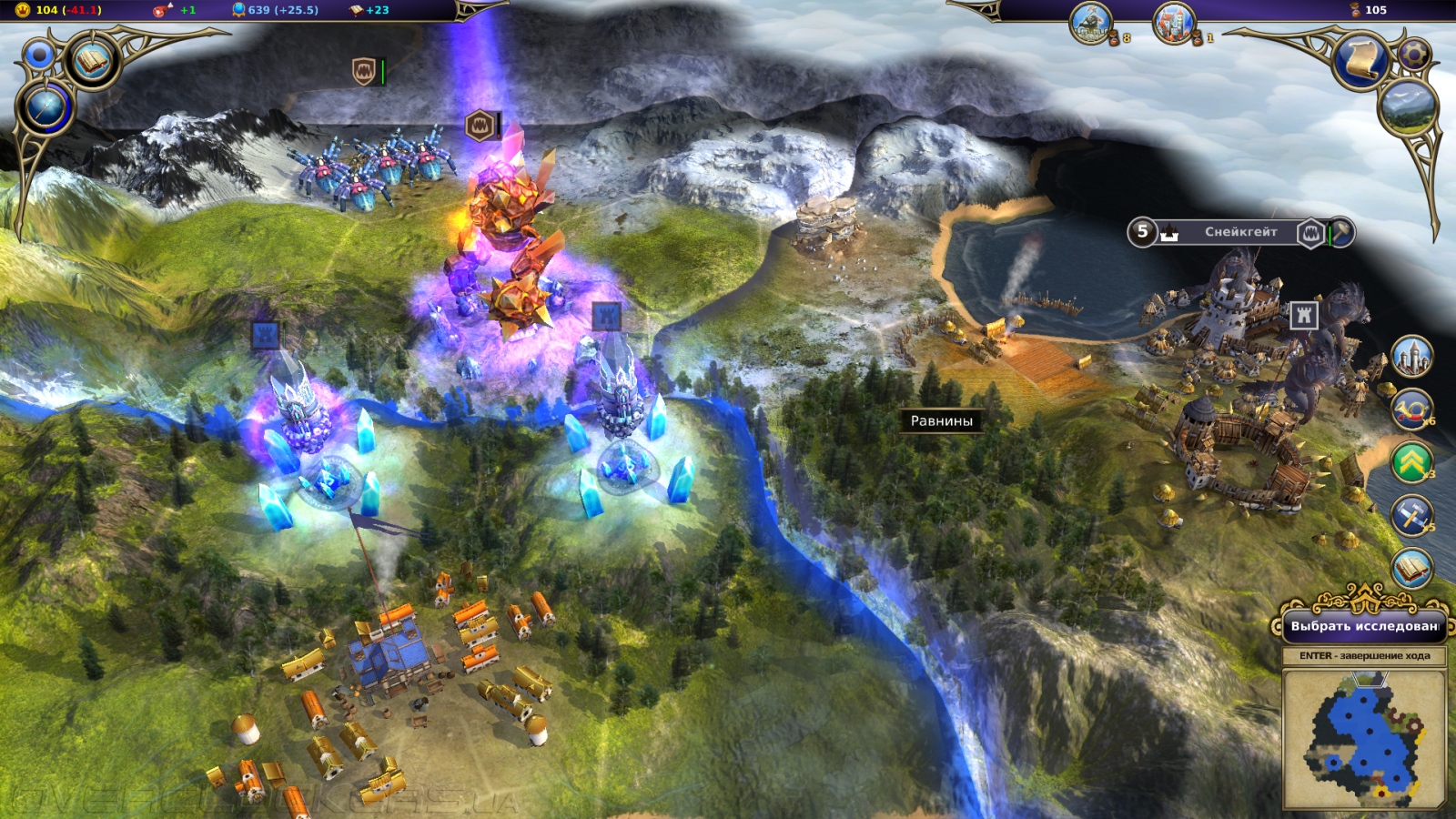
Task: Click the white rook marker beside Снейкгейт
Action: [x=1304, y=315]
